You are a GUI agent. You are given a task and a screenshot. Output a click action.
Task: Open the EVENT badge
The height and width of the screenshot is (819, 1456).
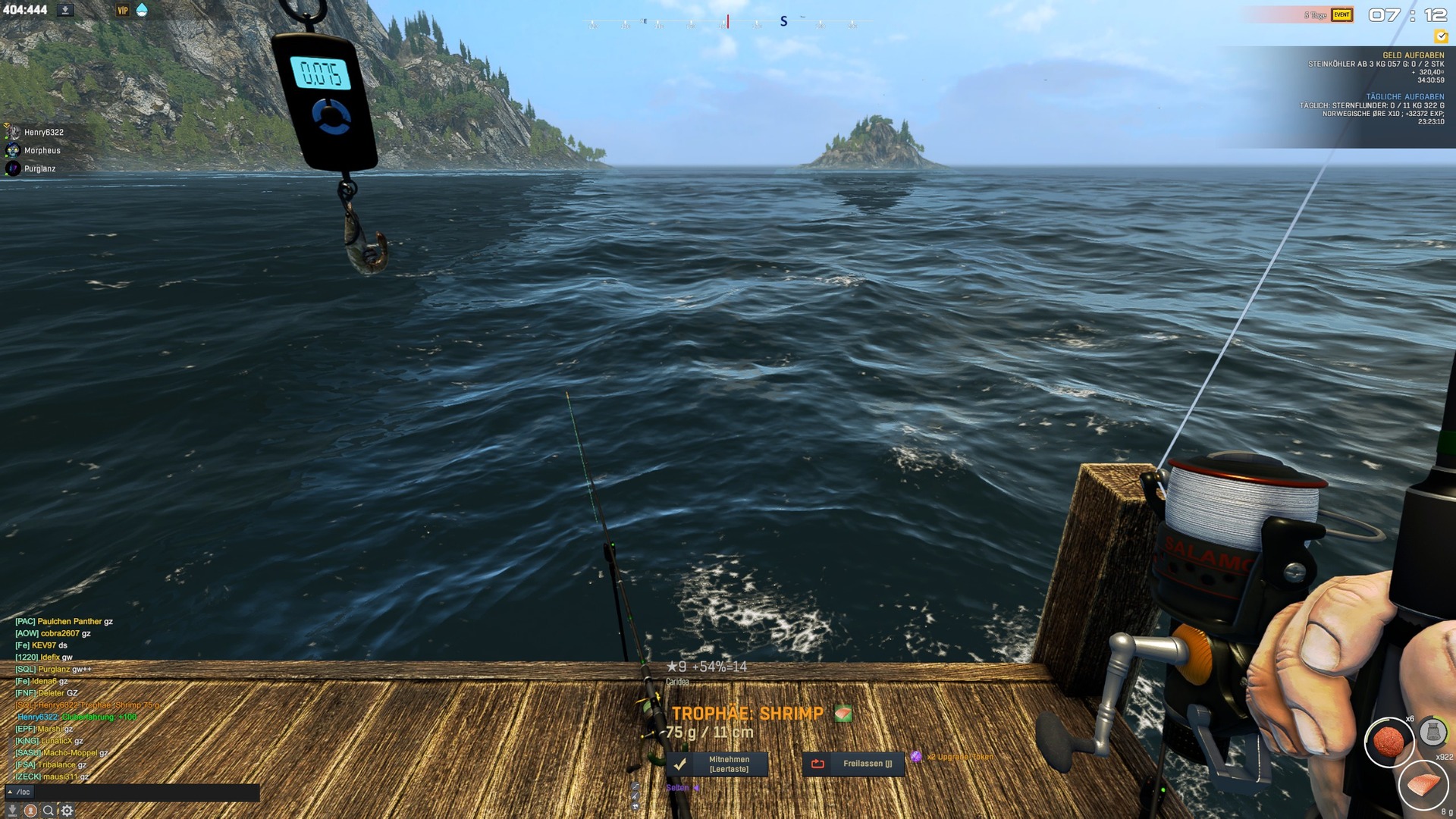[x=1341, y=15]
